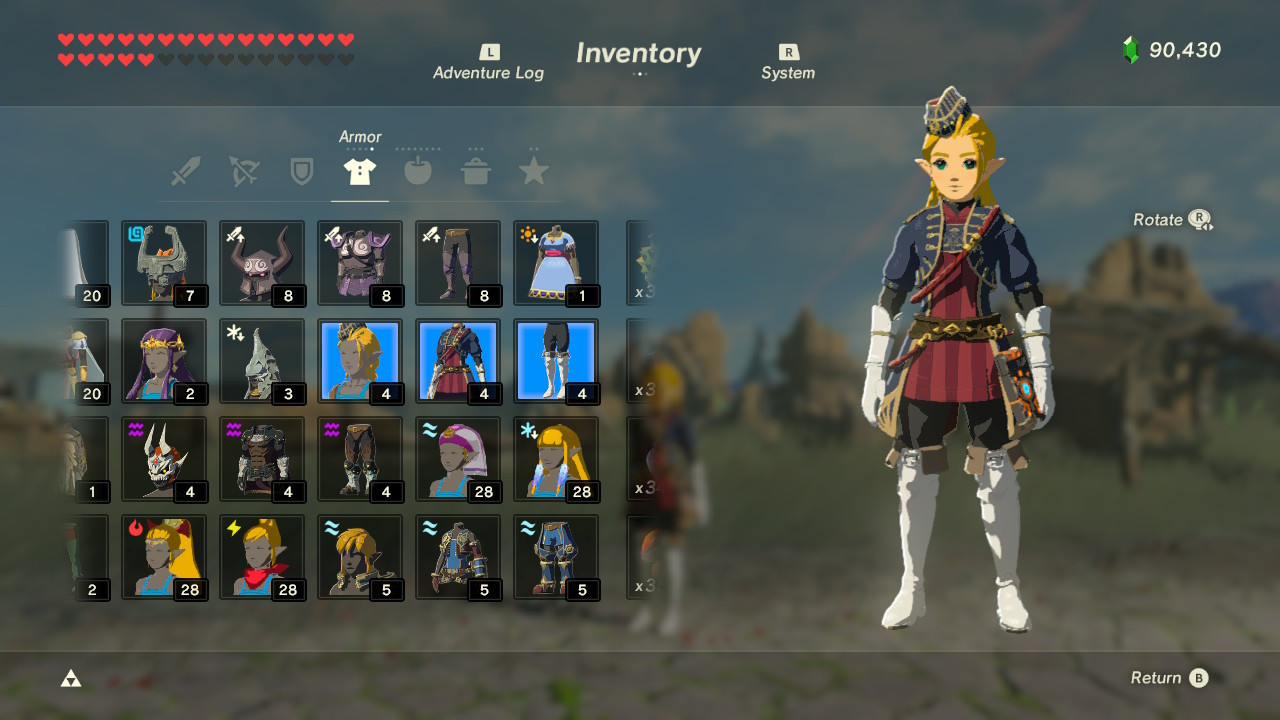Viewport: 1280px width, 720px height.
Task: Click the Rotate control
Action: pos(1172,219)
